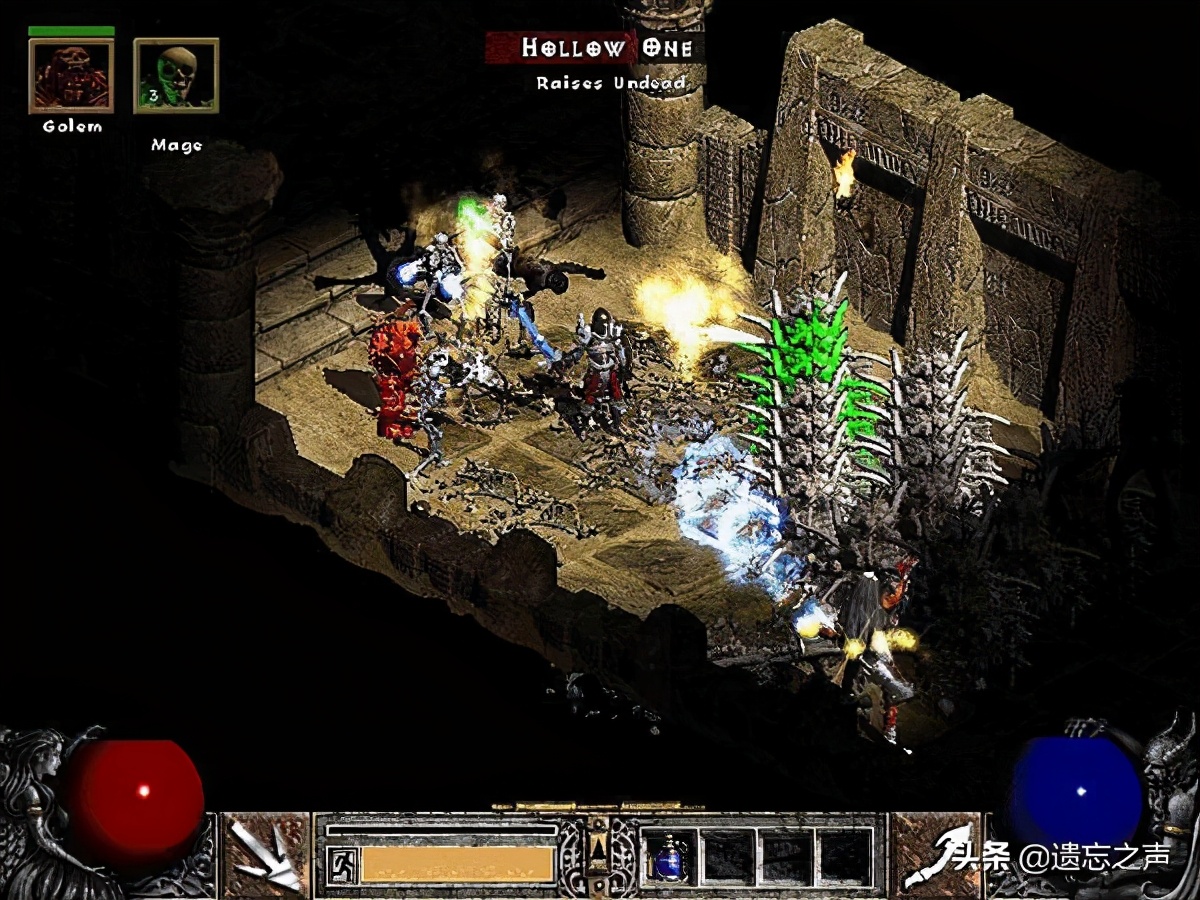The height and width of the screenshot is (900, 1200).
Task: Toggle the run/walk button
Action: pyautogui.click(x=340, y=864)
